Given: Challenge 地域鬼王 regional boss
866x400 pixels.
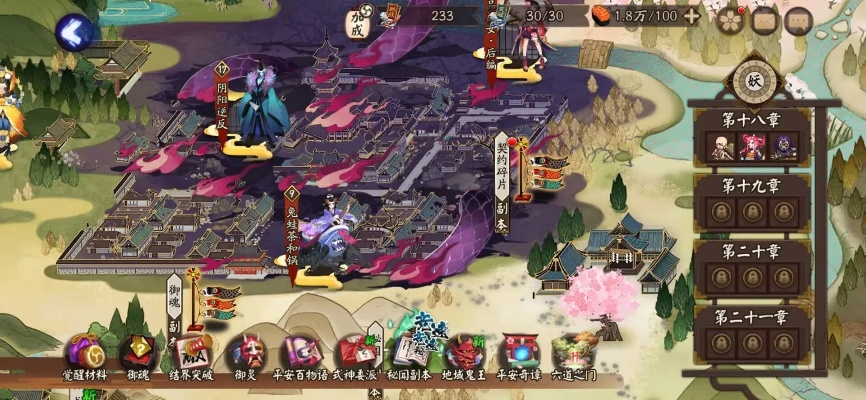Looking at the screenshot, I should pyautogui.click(x=462, y=357).
